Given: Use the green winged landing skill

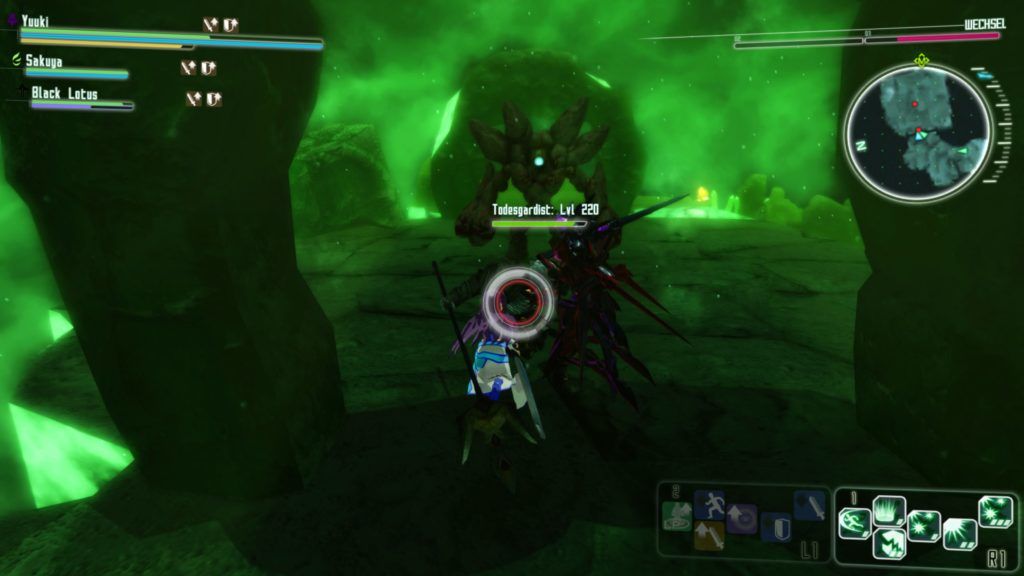Looking at the screenshot, I should tap(678, 517).
